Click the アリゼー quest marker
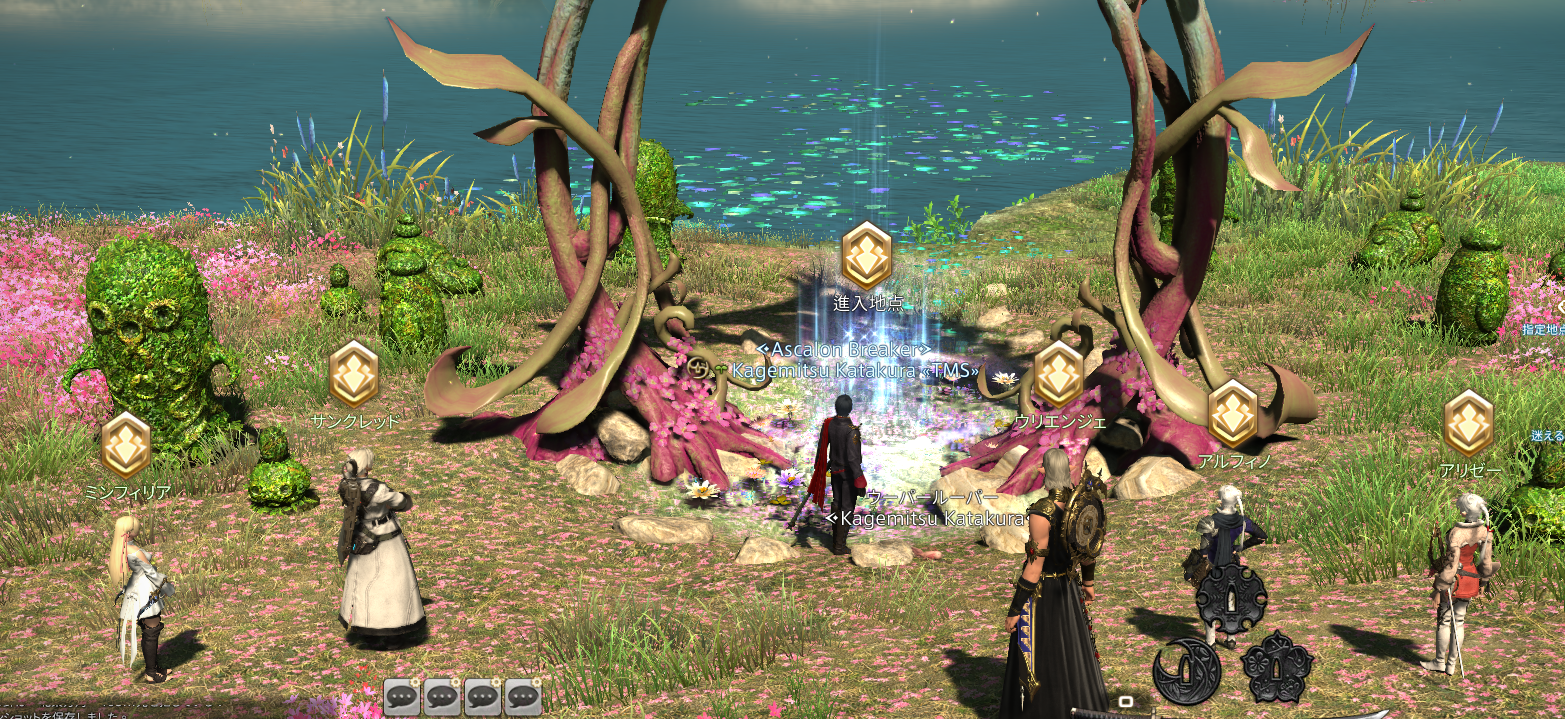 click(x=1468, y=423)
